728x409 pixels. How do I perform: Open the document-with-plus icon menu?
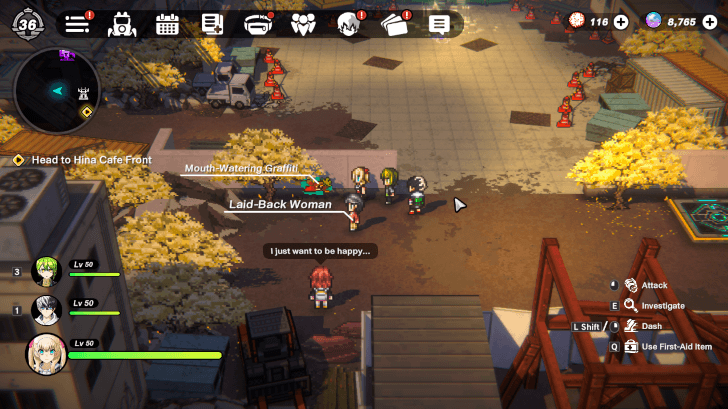[212, 23]
